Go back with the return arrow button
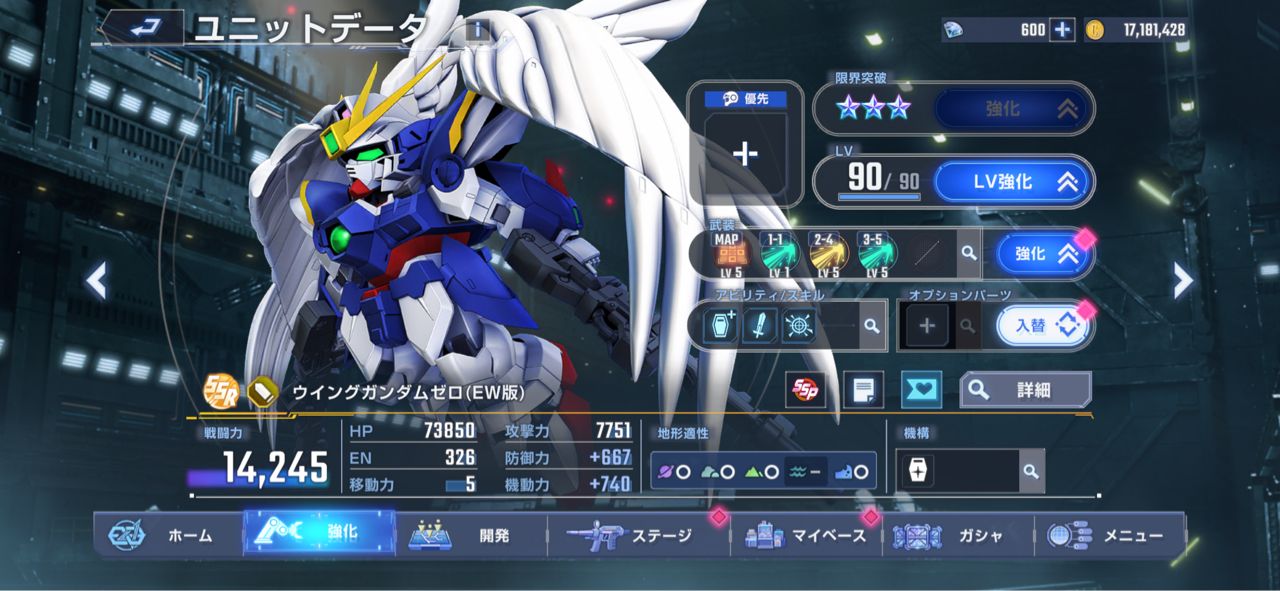 [143, 27]
